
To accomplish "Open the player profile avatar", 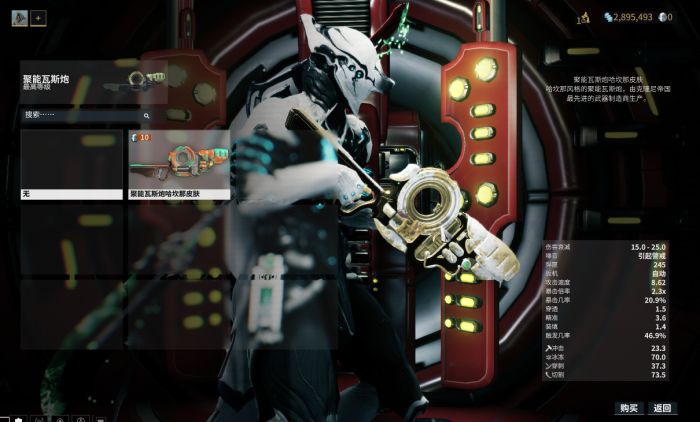I will click(19, 18).
